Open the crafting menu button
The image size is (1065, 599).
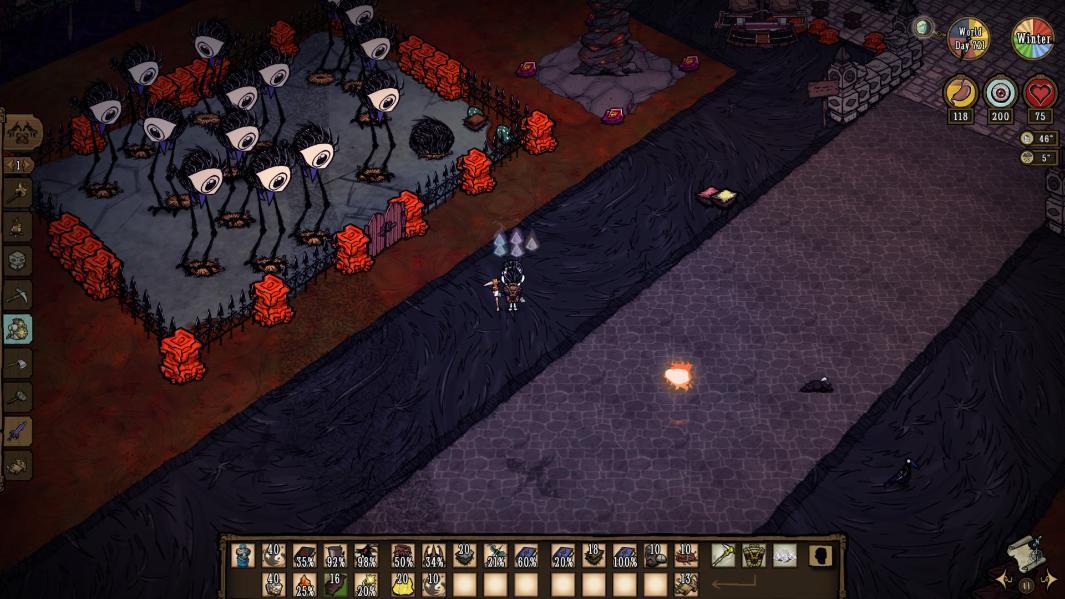click(x=22, y=131)
